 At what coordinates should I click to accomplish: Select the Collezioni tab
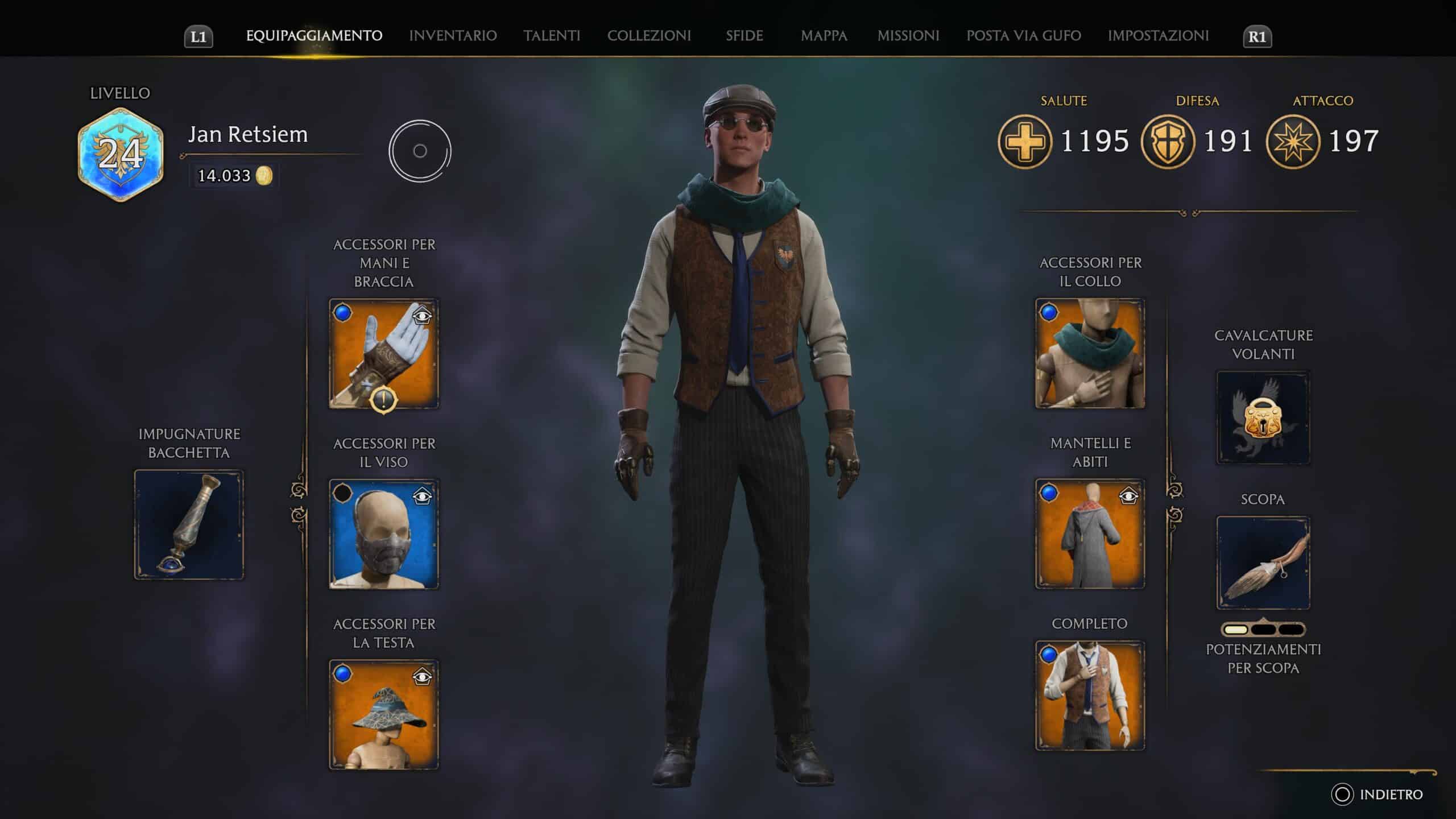[649, 36]
